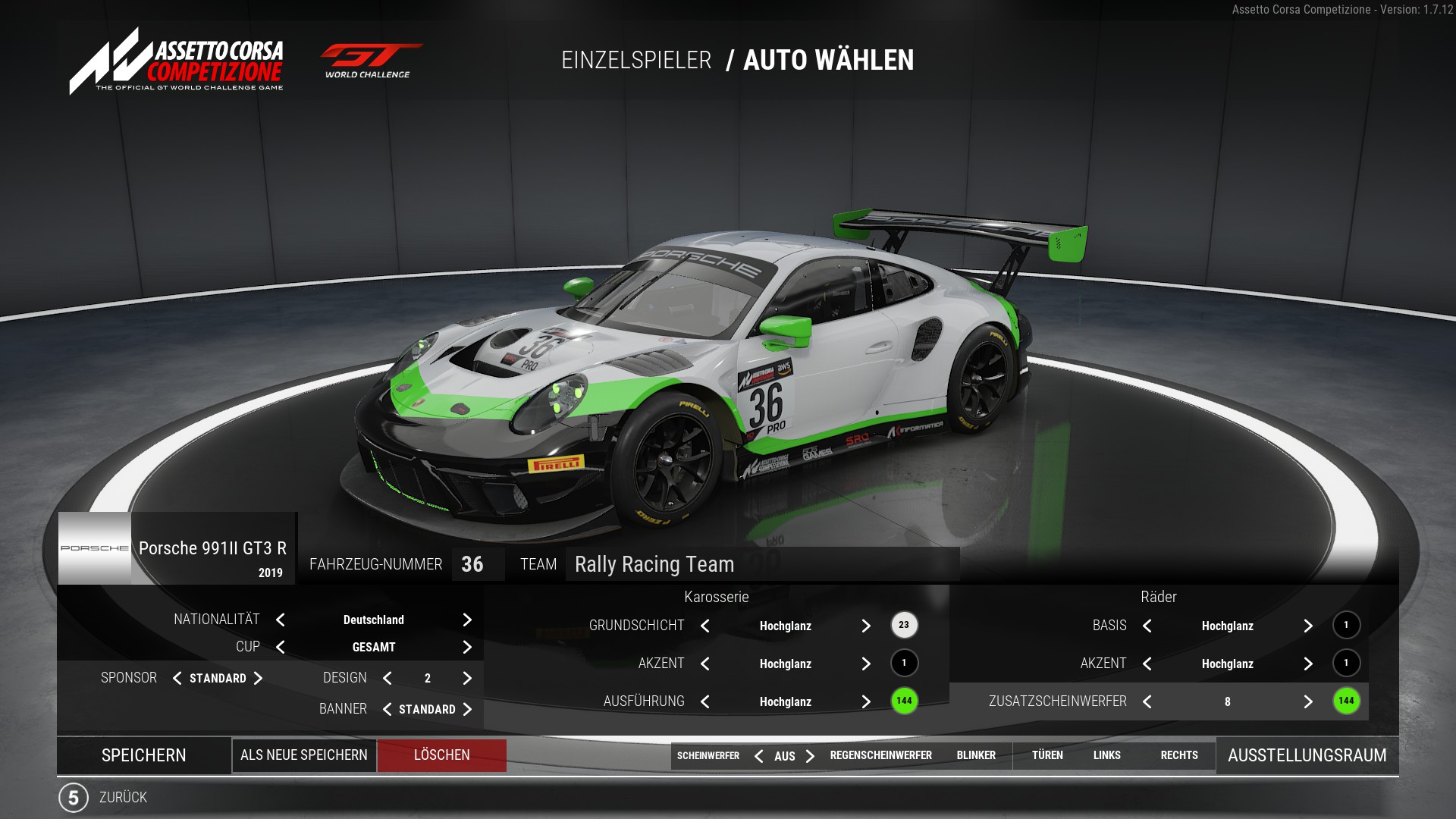Screen dimensions: 1456x819
Task: Toggle the REGENSCHEINWERFER rain lights
Action: pyautogui.click(x=880, y=755)
